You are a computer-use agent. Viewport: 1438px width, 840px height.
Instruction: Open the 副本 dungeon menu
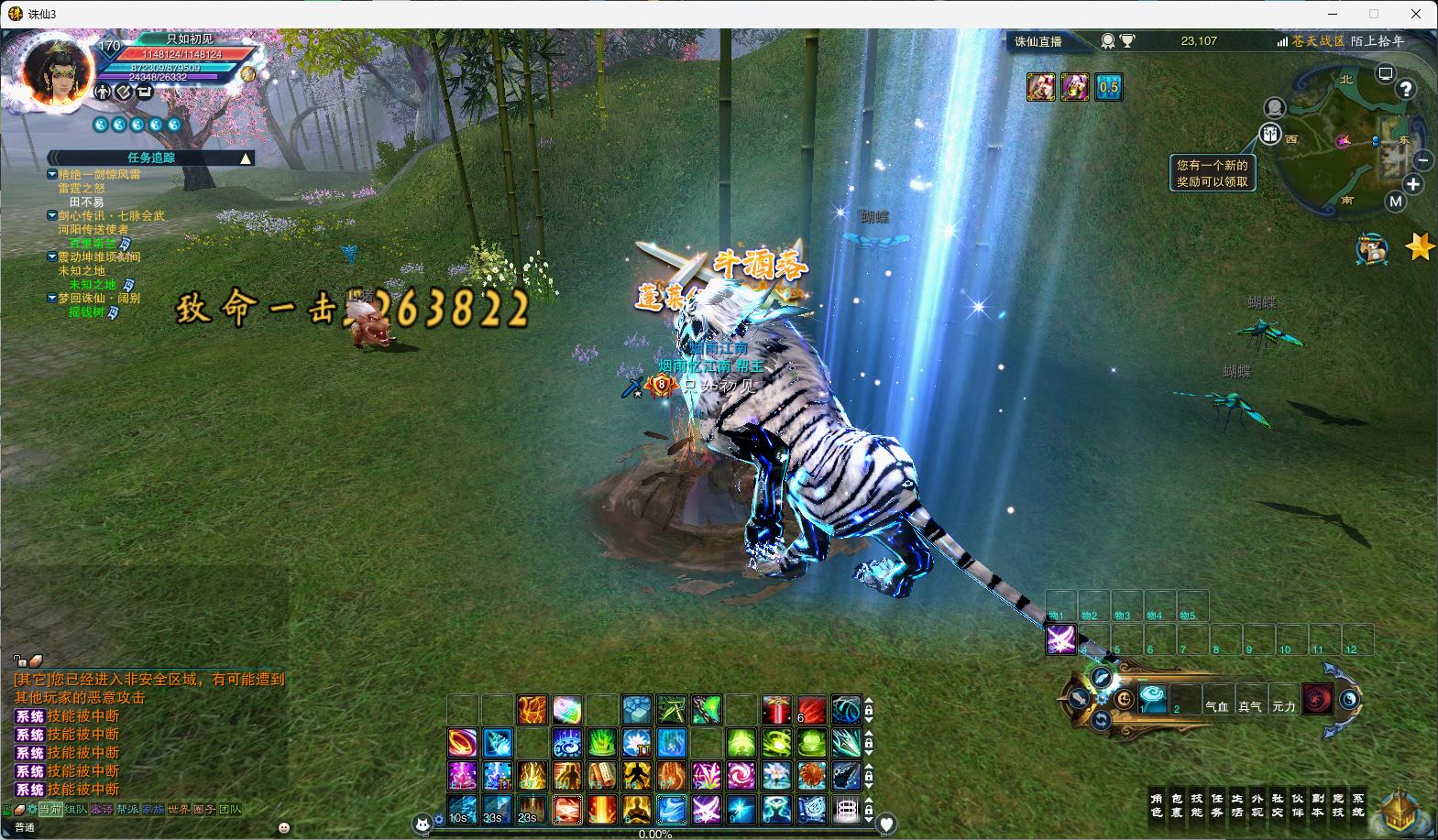click(1318, 805)
